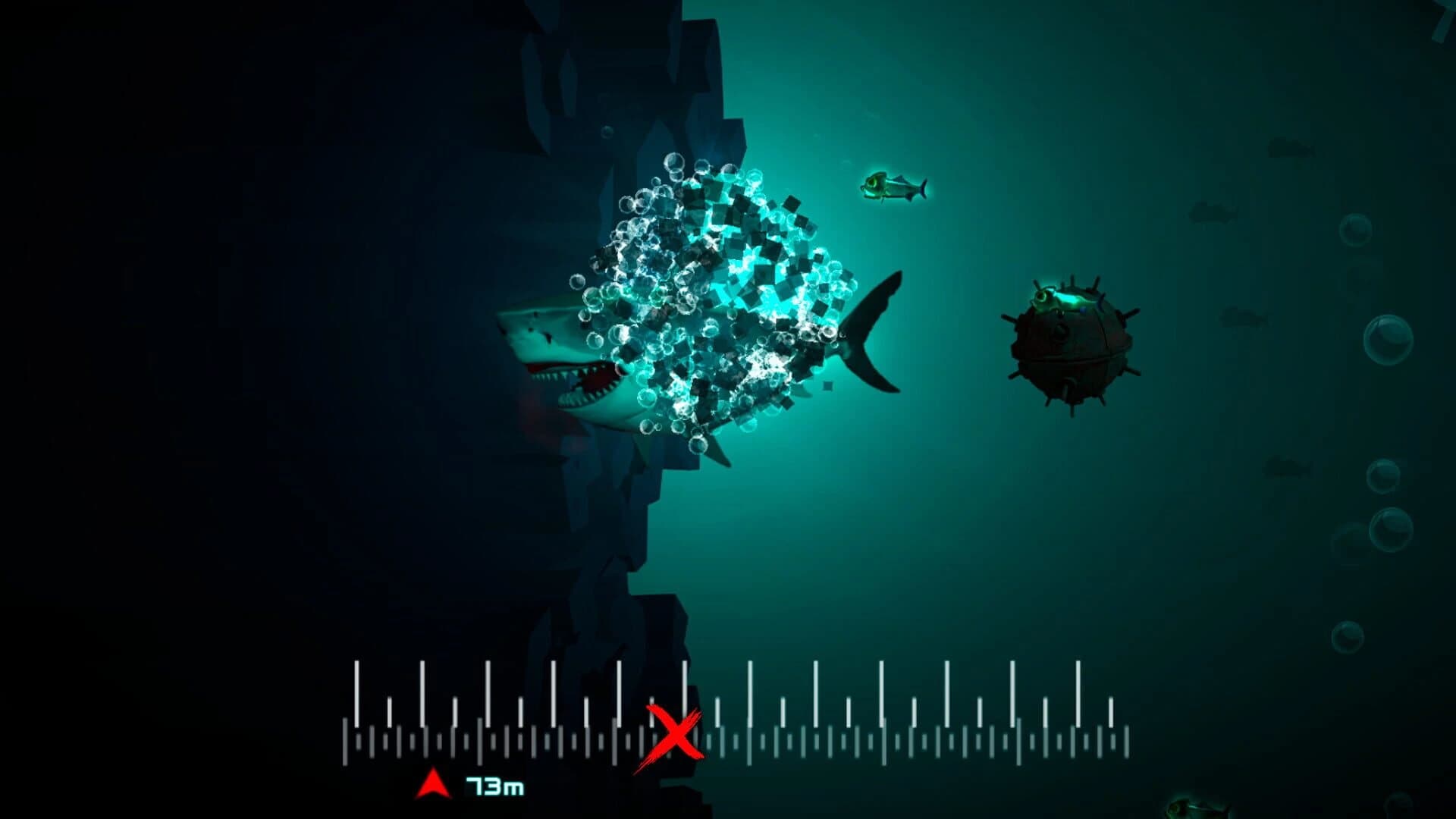Image resolution: width=1456 pixels, height=819 pixels.
Task: Click the small glowing green fish
Action: click(895, 186)
